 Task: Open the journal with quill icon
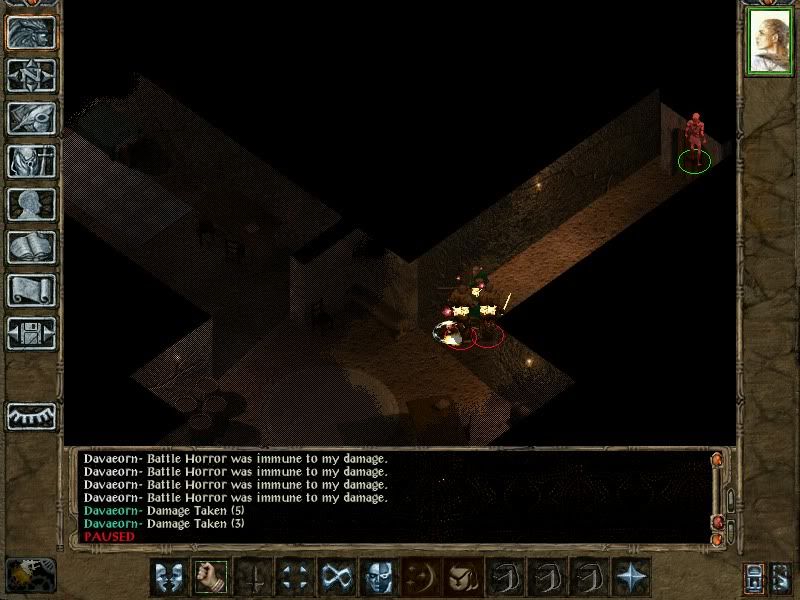31,118
